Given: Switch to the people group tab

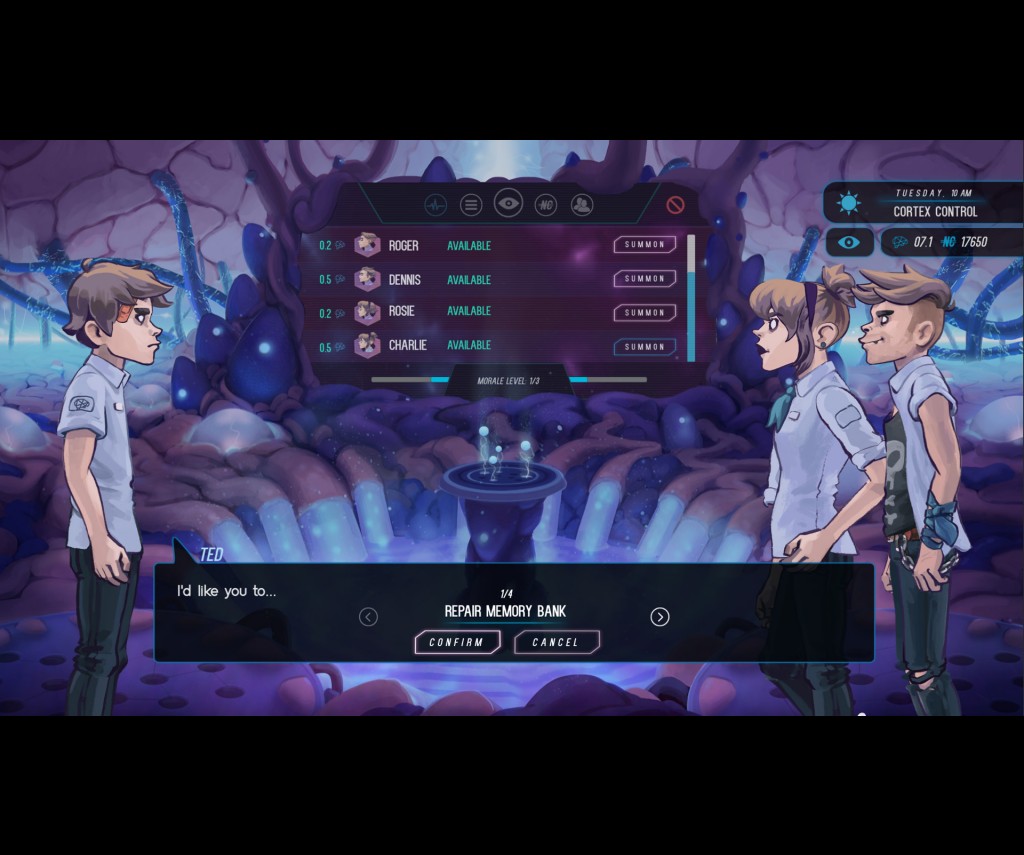Looking at the screenshot, I should (582, 205).
